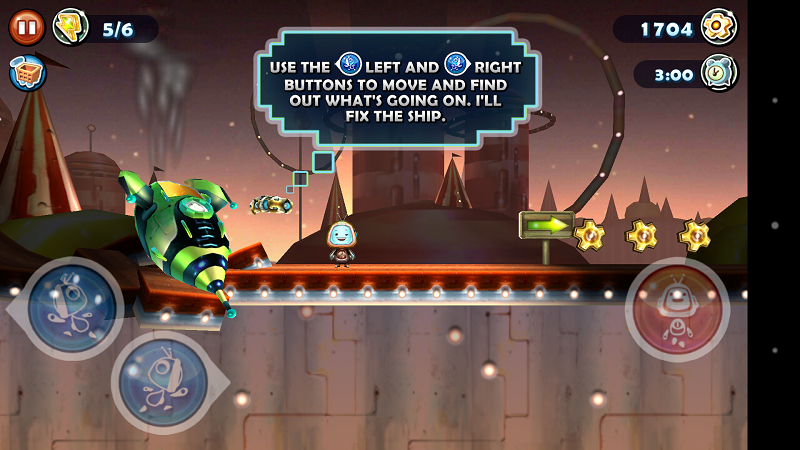Hit the red robot action button
The image size is (800, 450).
click(x=678, y=308)
